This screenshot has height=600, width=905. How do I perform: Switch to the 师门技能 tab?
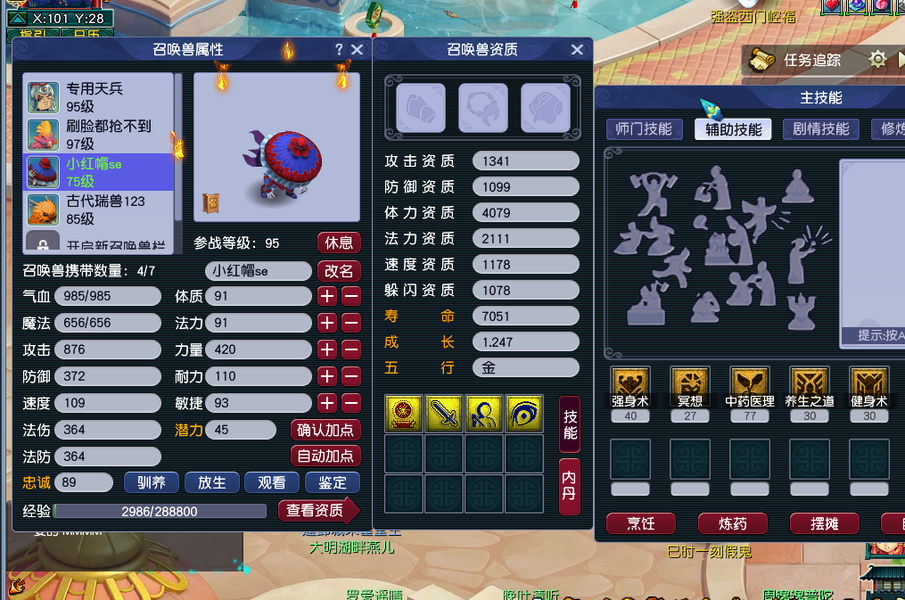point(644,129)
